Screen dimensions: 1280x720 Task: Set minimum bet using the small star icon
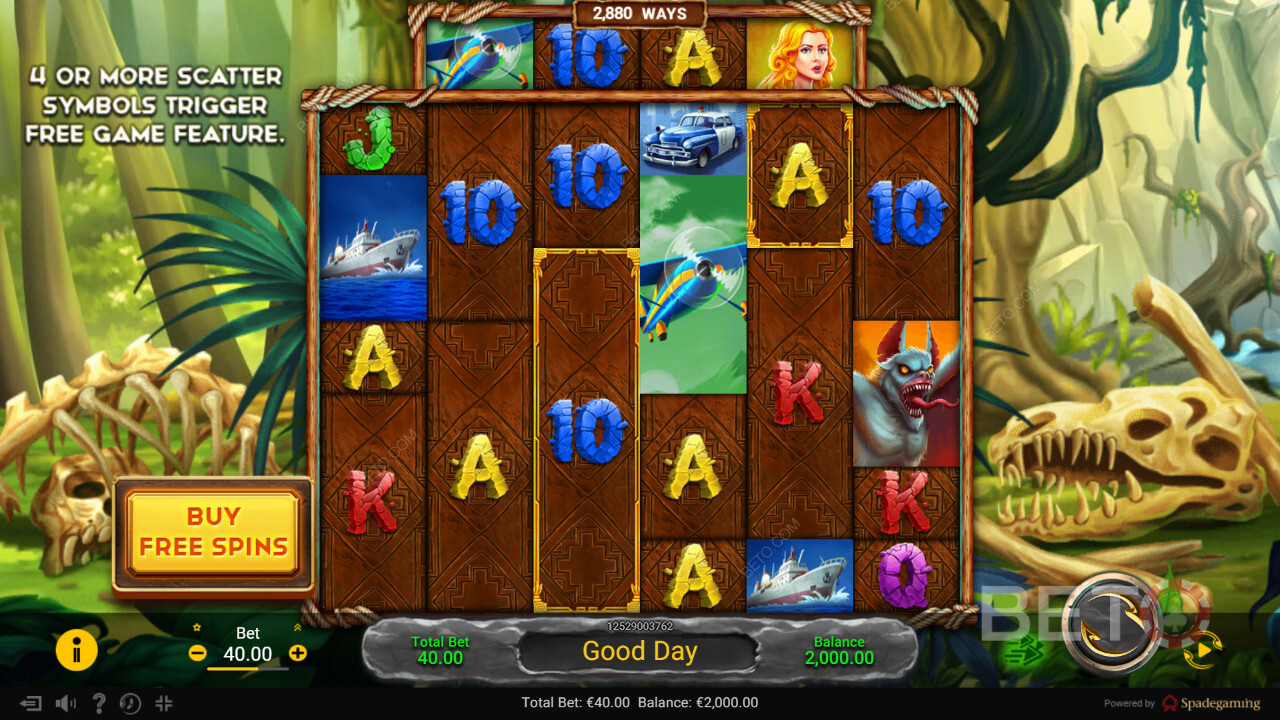coord(197,628)
